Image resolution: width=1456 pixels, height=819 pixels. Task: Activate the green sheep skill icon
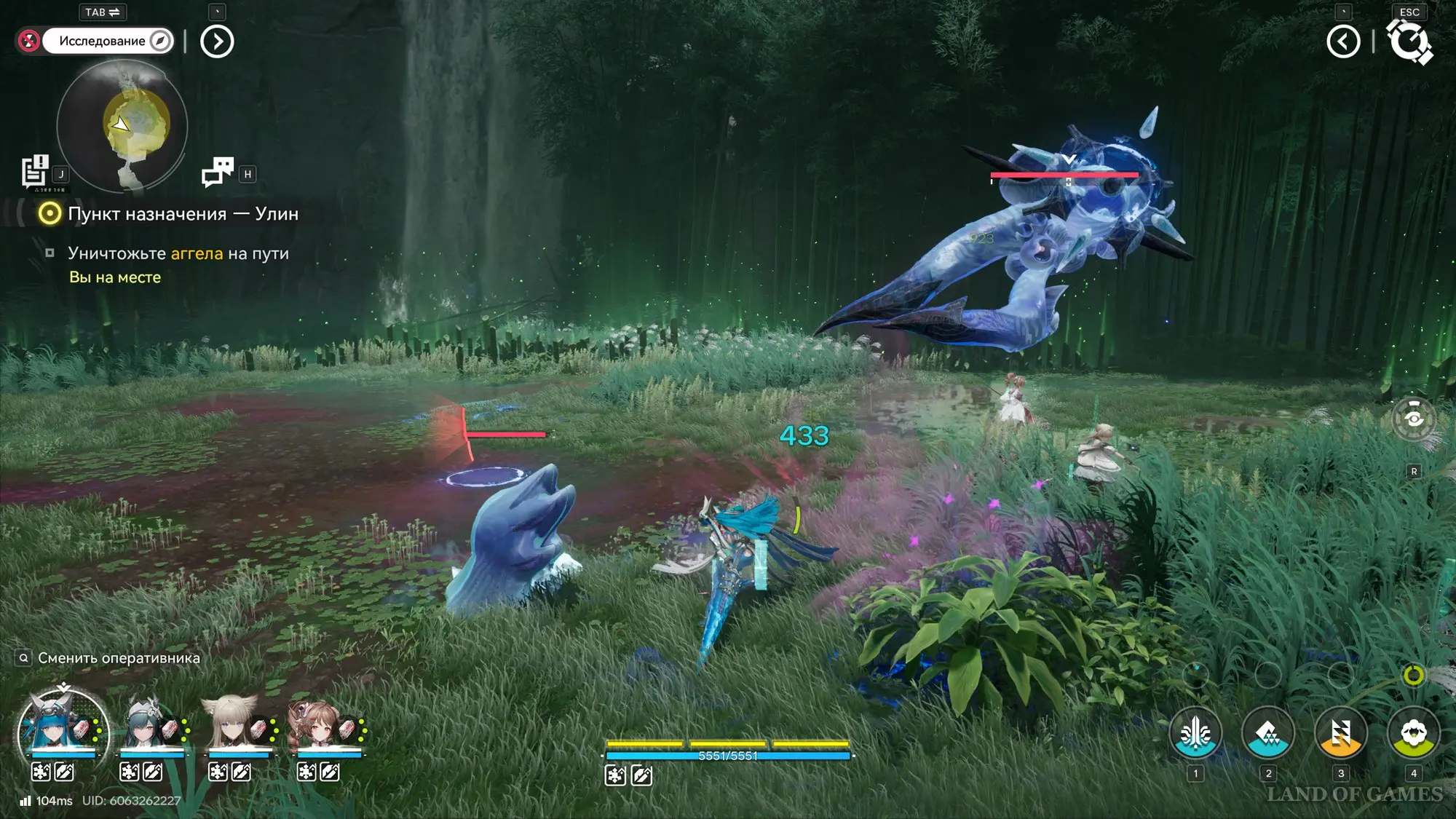(1413, 733)
